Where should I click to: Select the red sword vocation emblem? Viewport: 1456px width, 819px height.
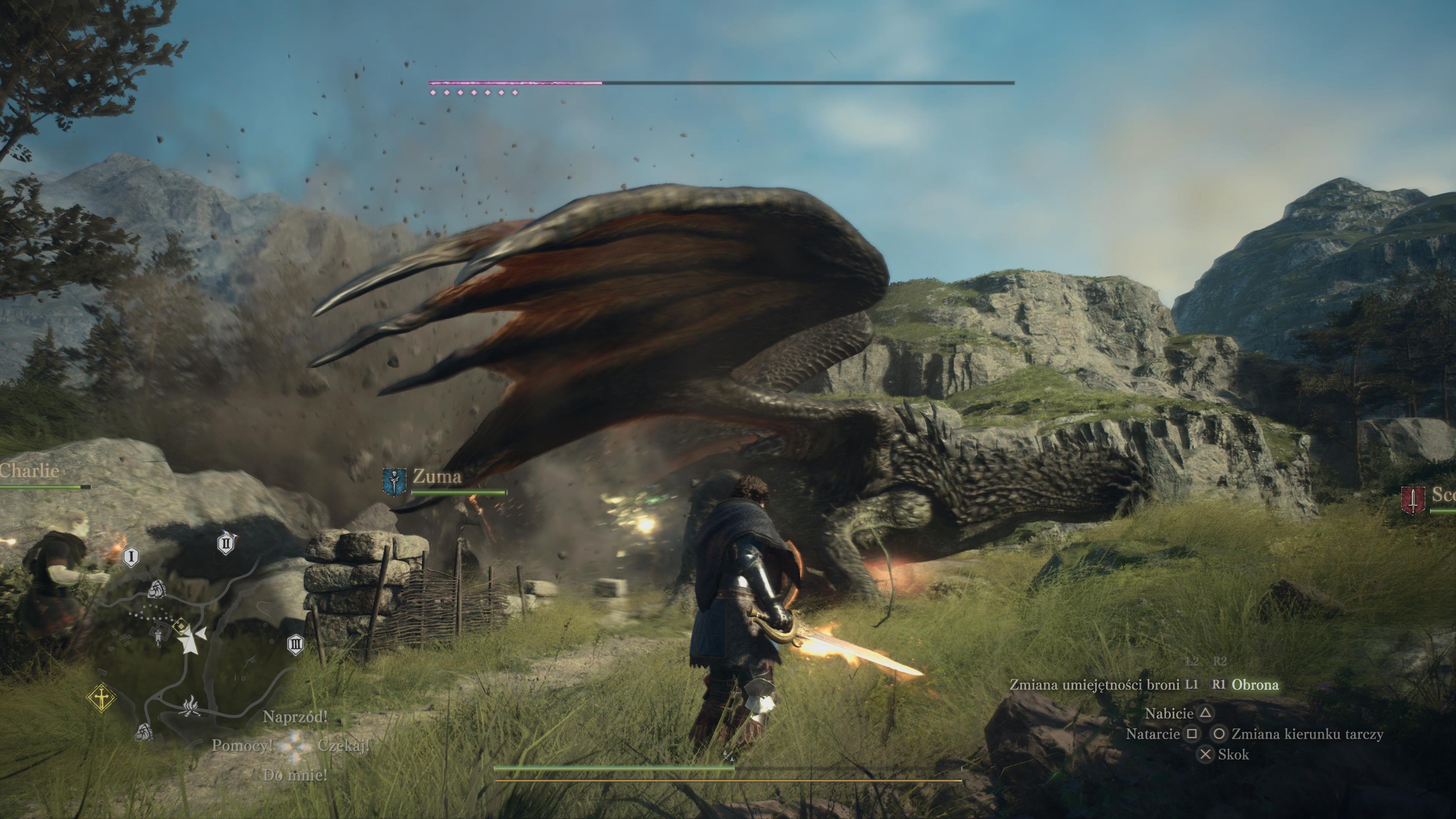(1414, 500)
